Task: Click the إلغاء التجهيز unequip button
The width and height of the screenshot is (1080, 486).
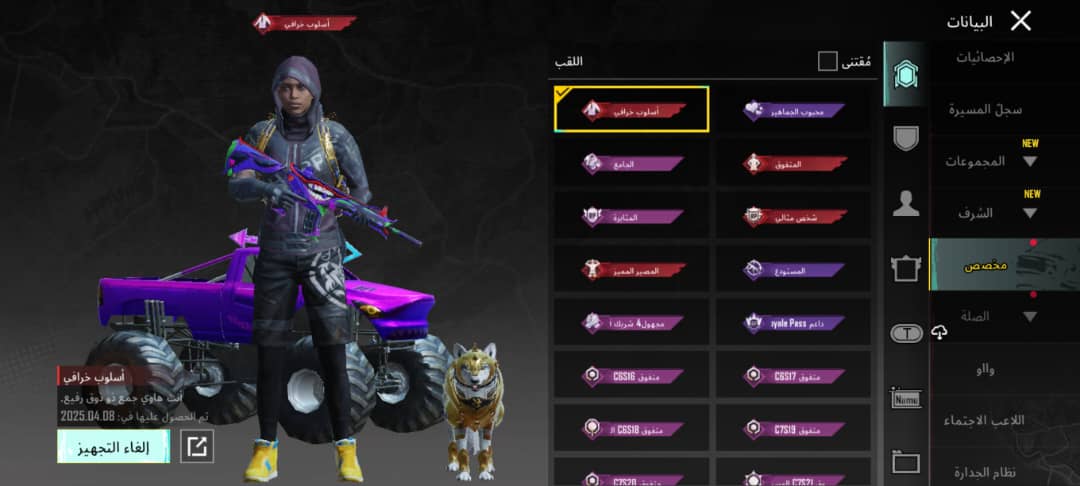Action: click(113, 447)
